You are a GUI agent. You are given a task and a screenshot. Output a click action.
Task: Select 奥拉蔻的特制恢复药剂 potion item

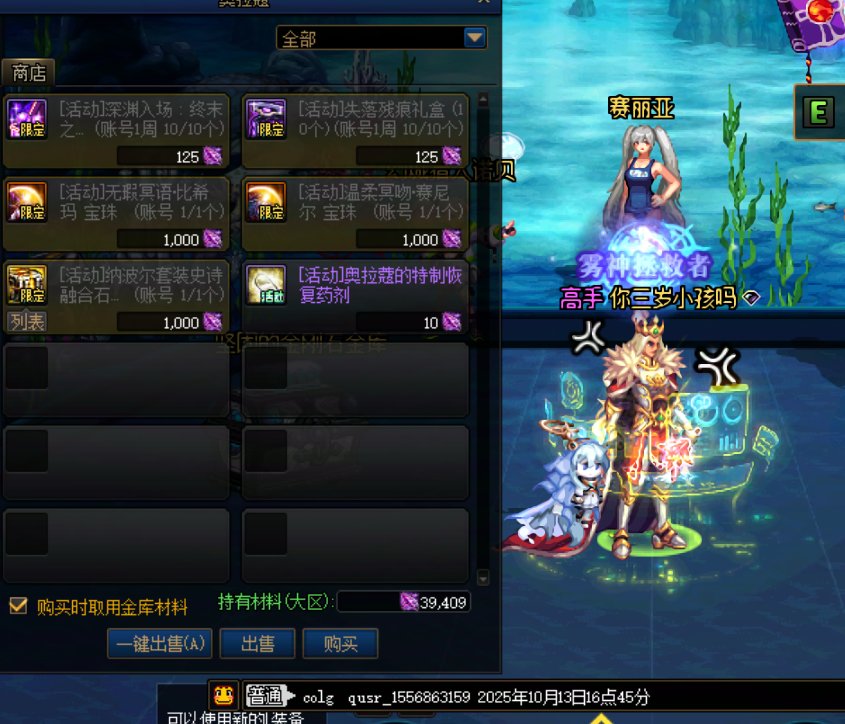355,297
